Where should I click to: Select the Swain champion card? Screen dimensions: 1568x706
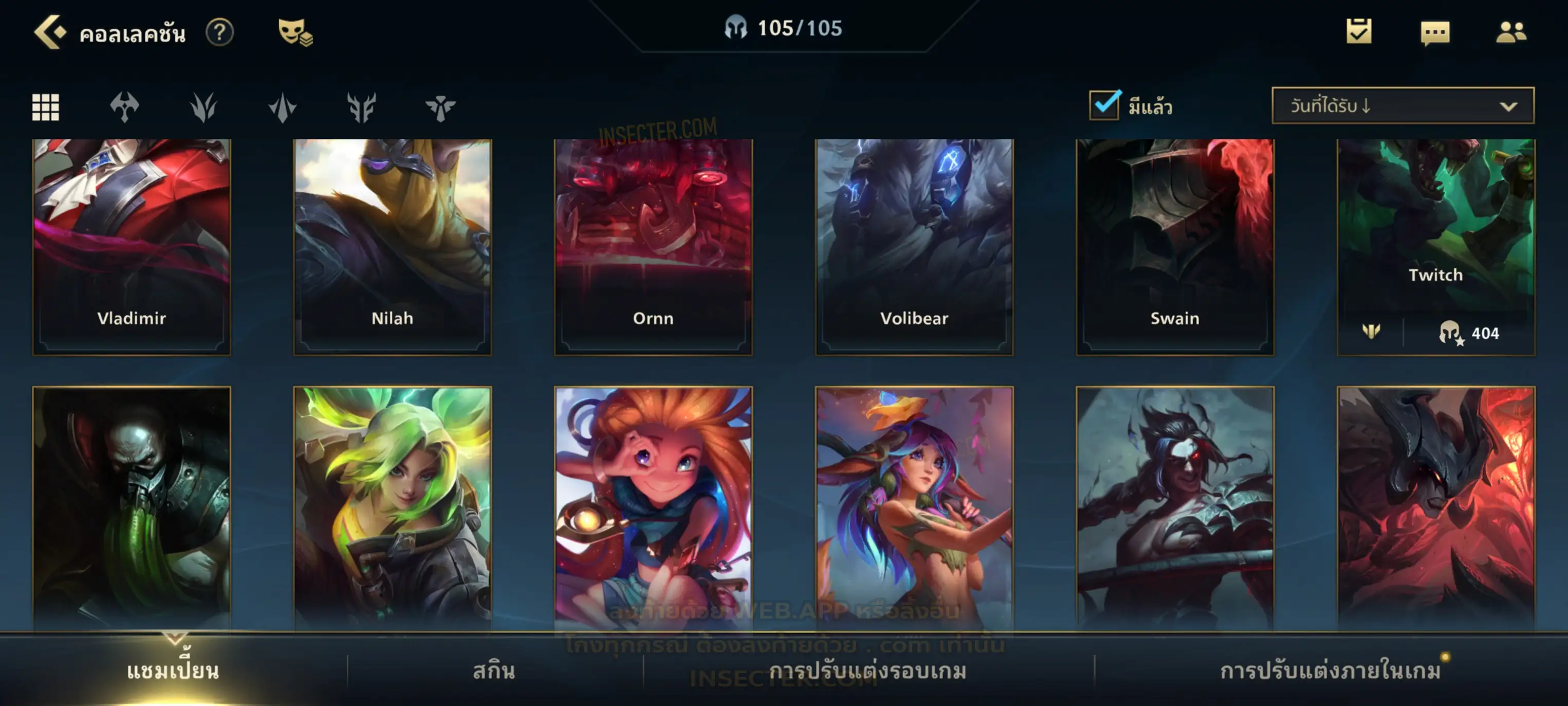click(x=1175, y=246)
